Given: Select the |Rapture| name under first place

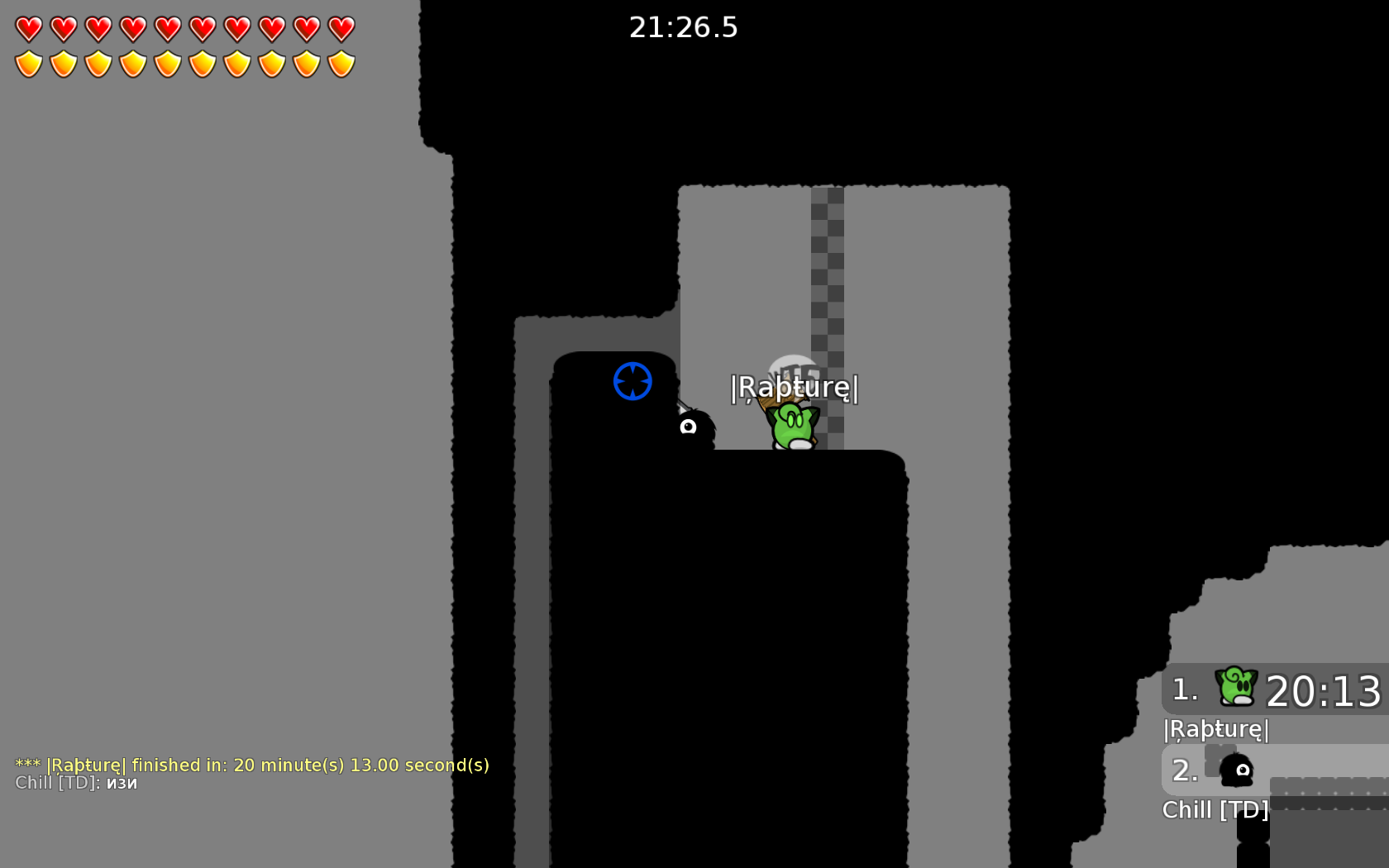Looking at the screenshot, I should [x=1215, y=729].
